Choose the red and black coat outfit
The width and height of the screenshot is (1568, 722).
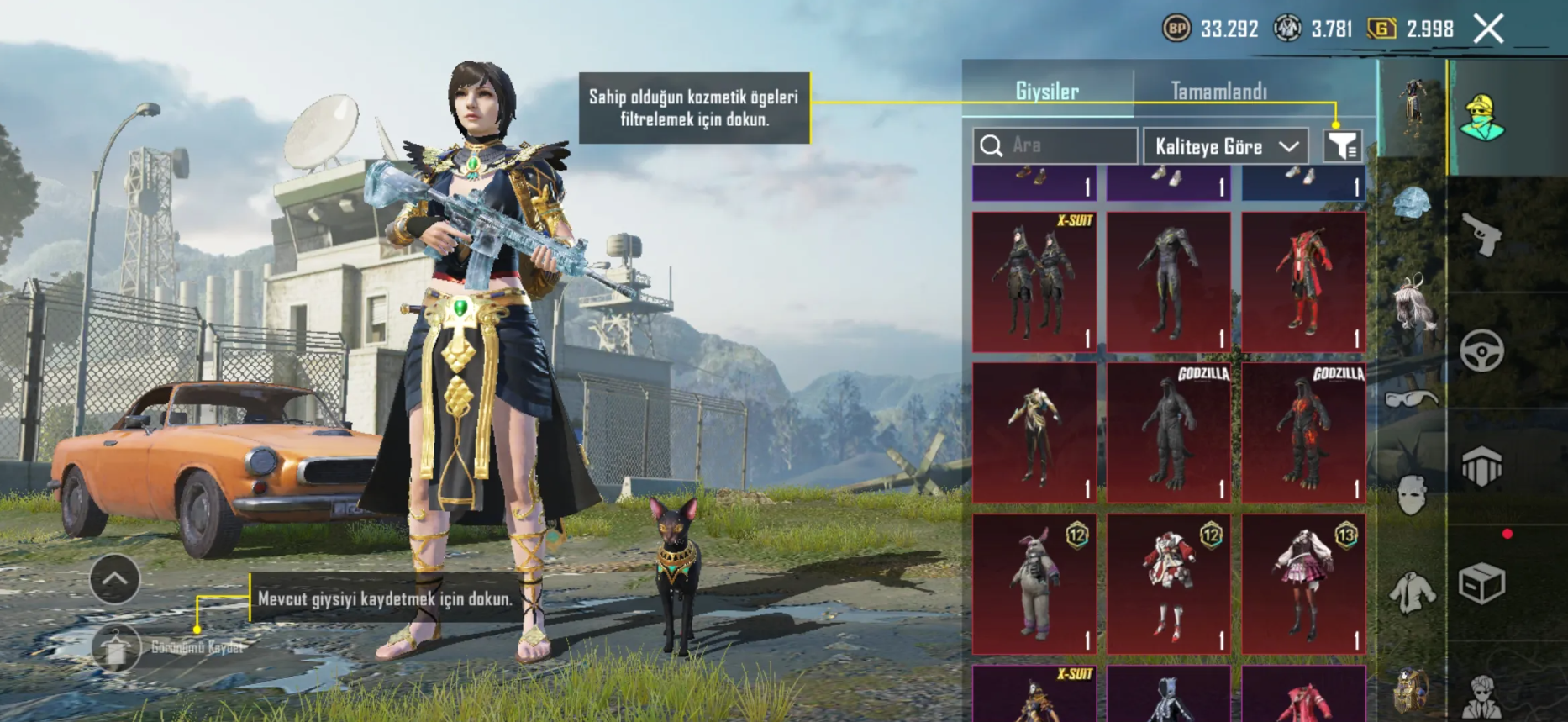pos(1303,282)
